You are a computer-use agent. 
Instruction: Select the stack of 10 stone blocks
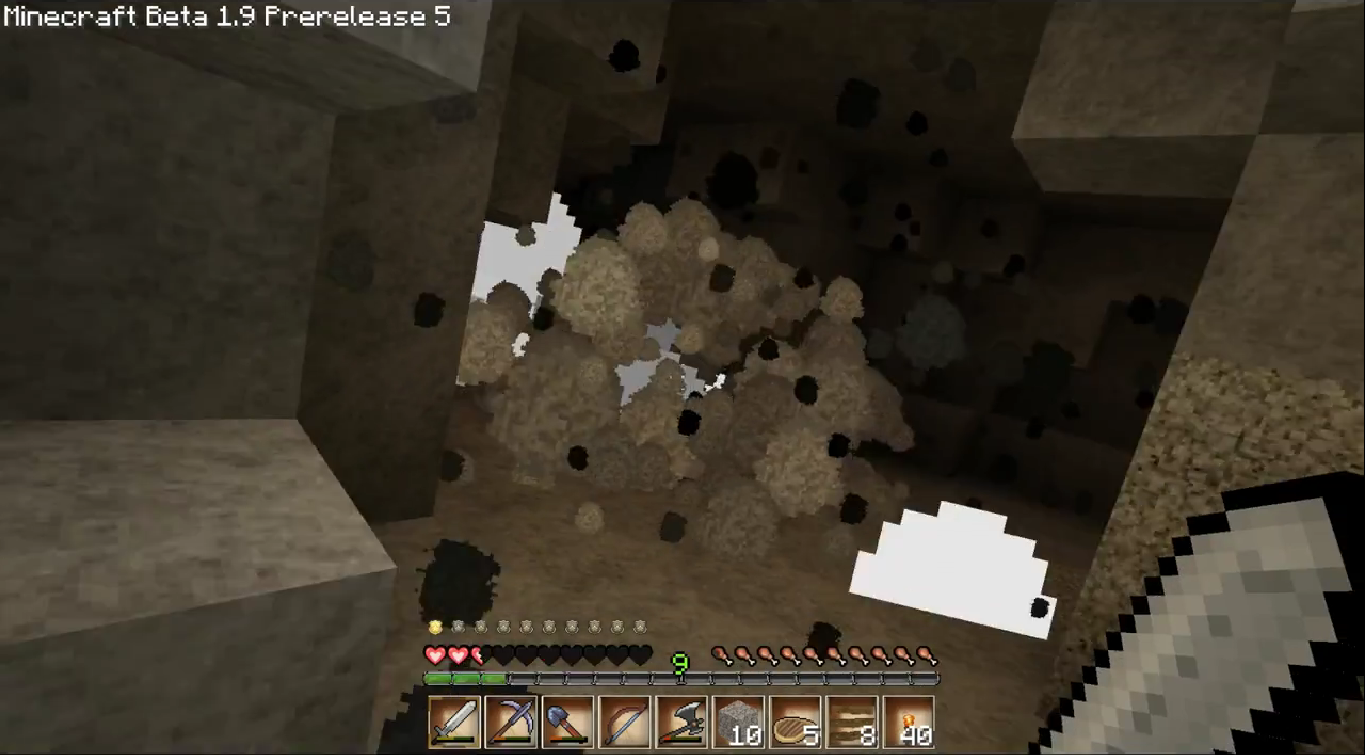pyautogui.click(x=739, y=721)
